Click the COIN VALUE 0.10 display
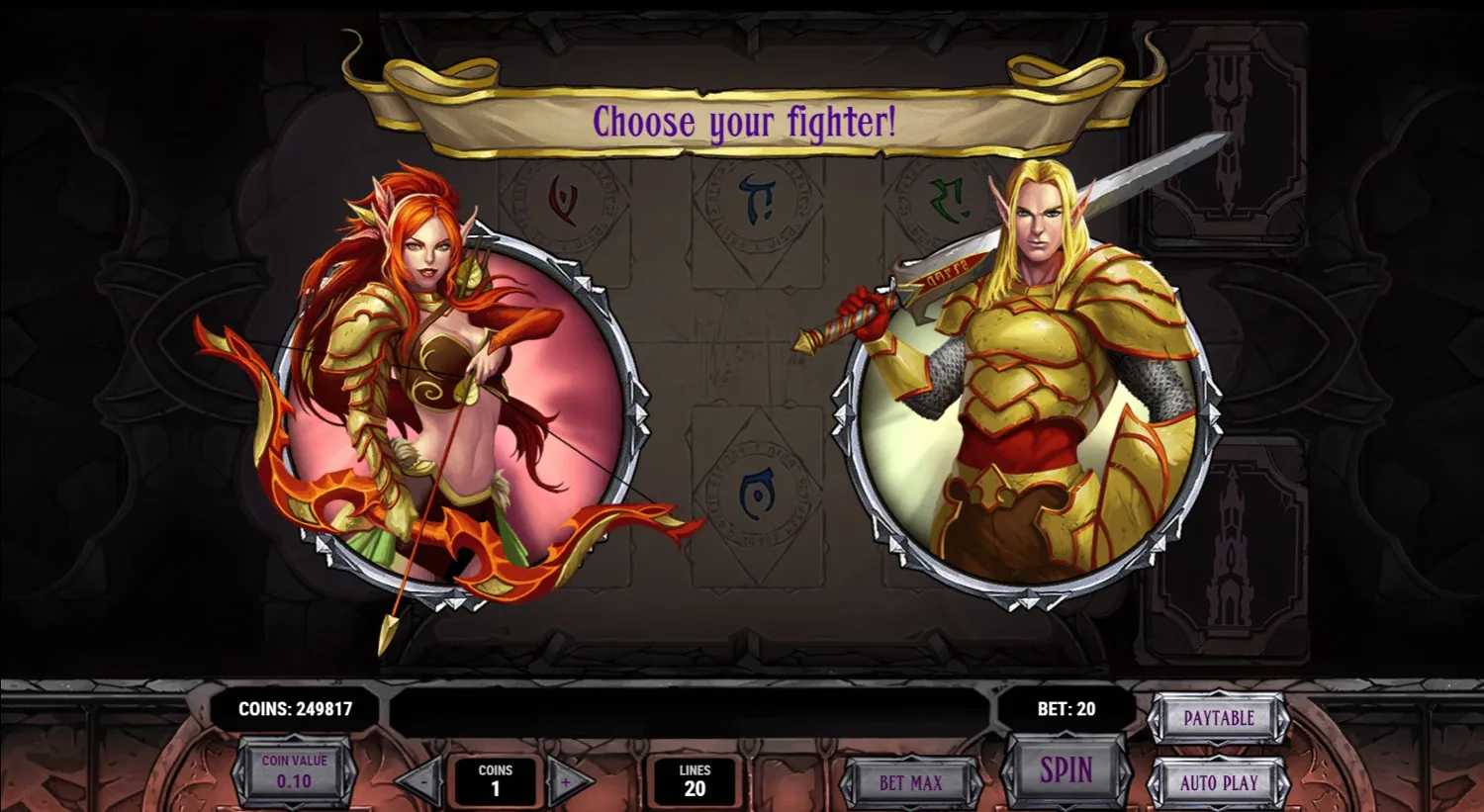The width and height of the screenshot is (1484, 812). coord(294,774)
